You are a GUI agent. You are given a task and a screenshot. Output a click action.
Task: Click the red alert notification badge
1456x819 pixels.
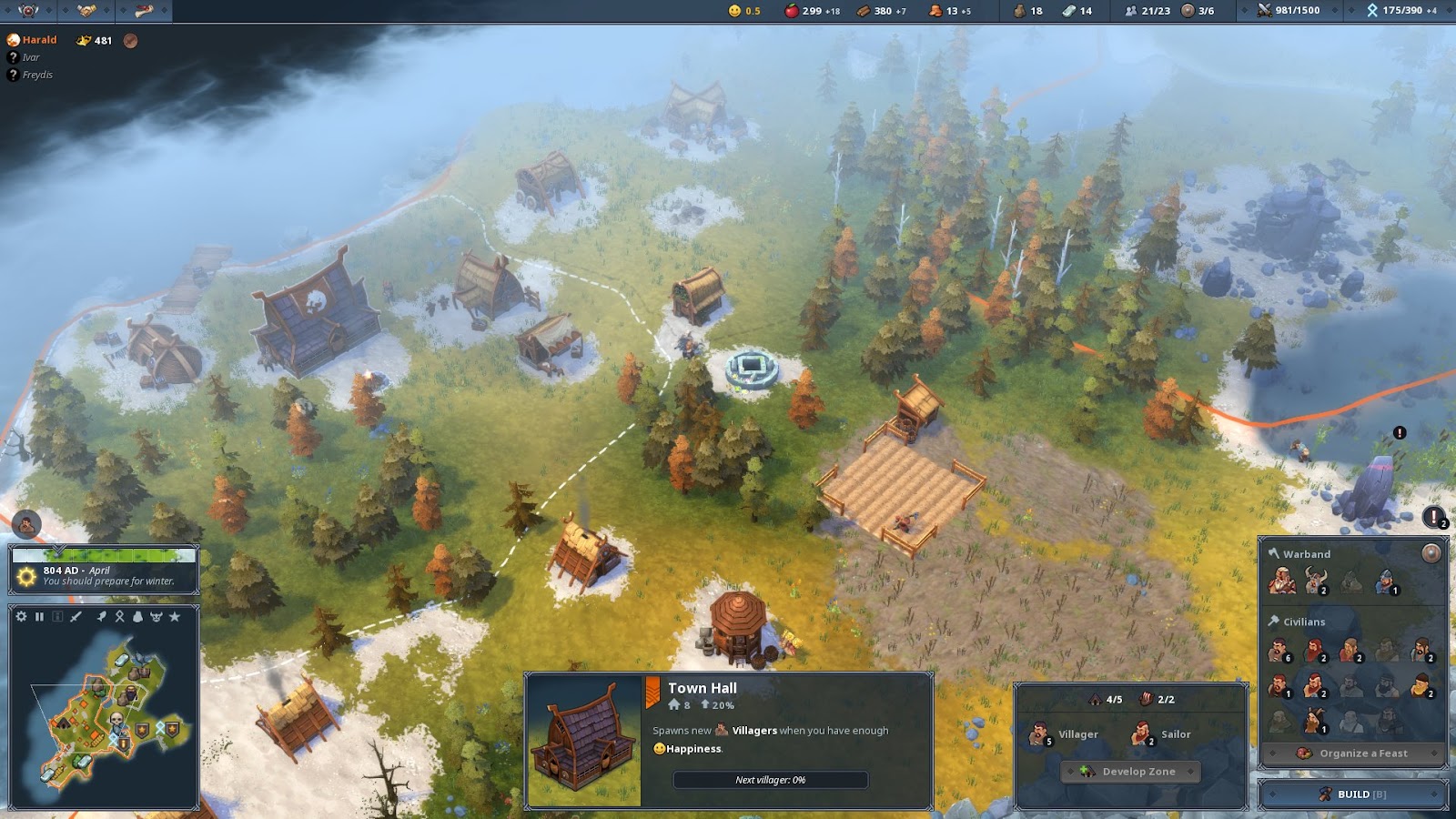click(x=1434, y=518)
